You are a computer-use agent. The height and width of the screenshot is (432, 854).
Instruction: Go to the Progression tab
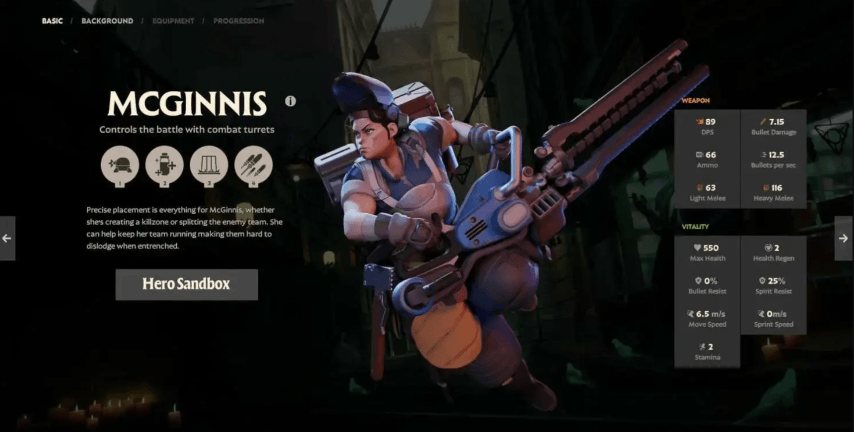(x=239, y=20)
